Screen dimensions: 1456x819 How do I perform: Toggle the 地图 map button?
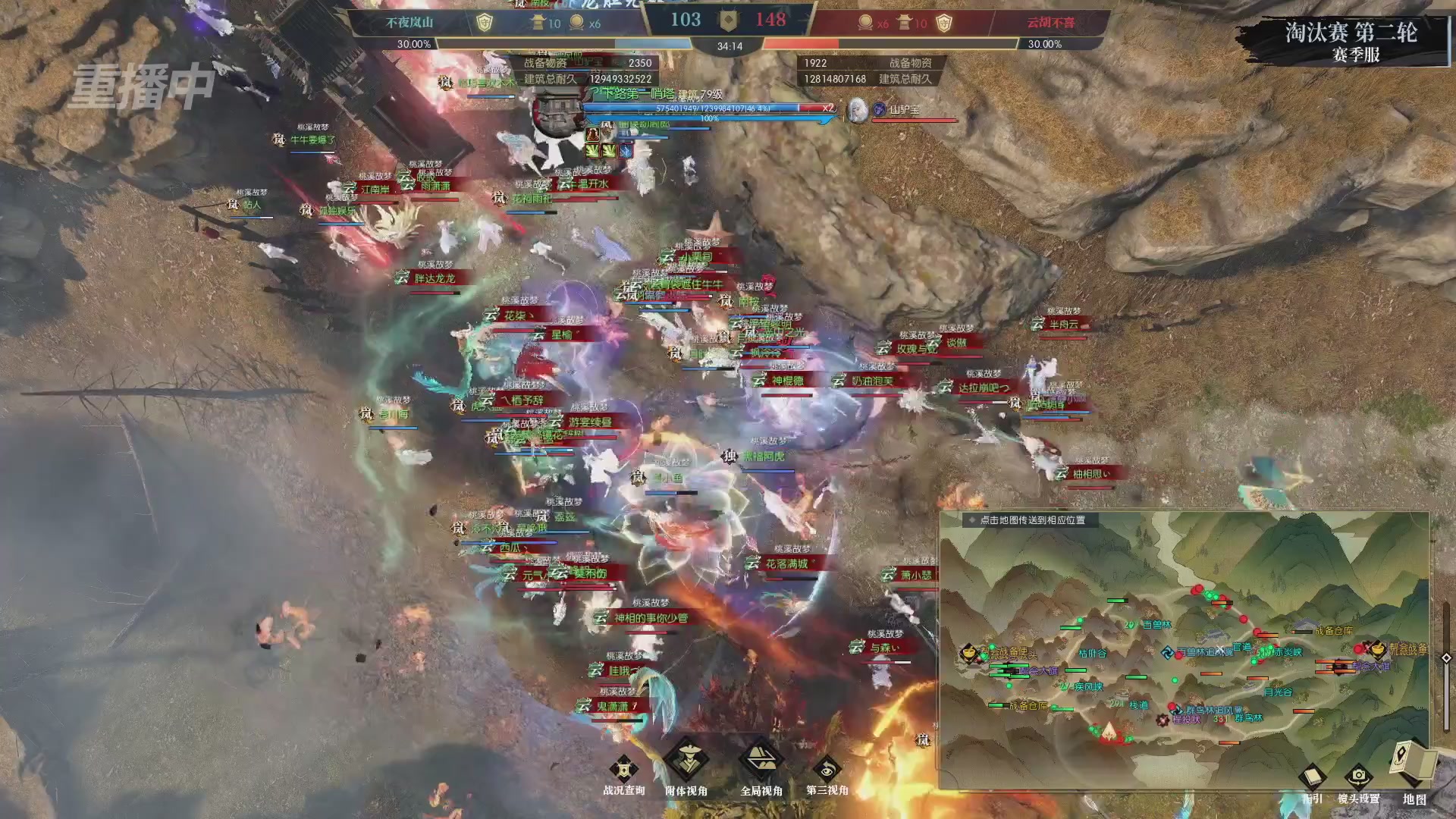(1414, 764)
